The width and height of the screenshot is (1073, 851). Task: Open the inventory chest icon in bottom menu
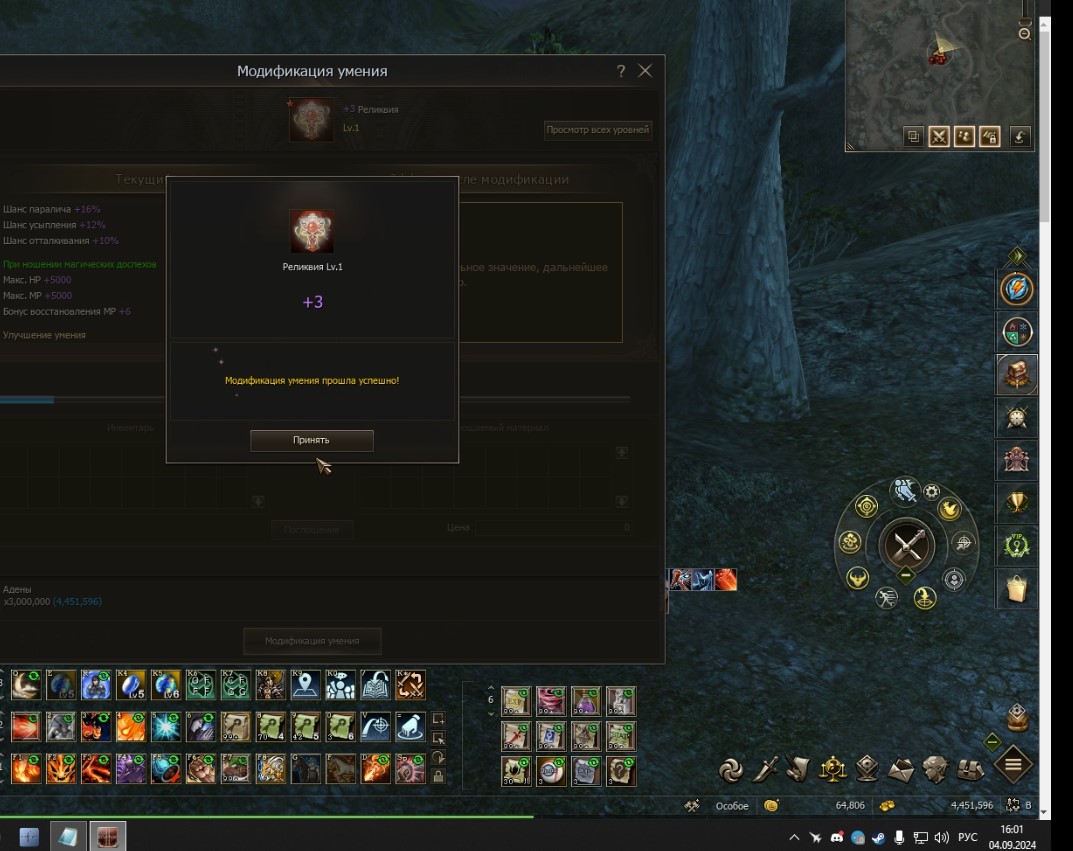(970, 769)
